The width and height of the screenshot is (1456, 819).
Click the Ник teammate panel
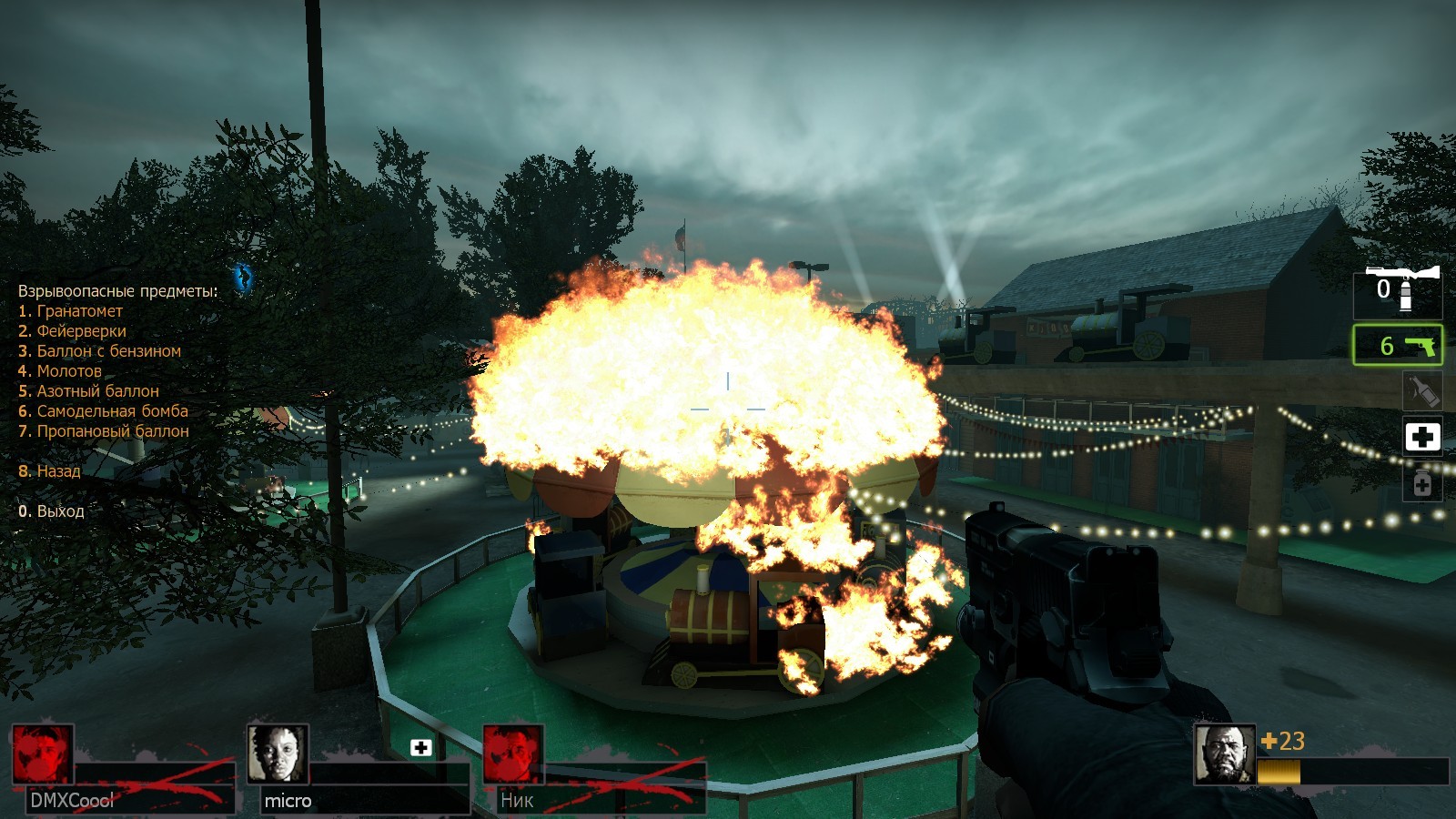tap(593, 769)
